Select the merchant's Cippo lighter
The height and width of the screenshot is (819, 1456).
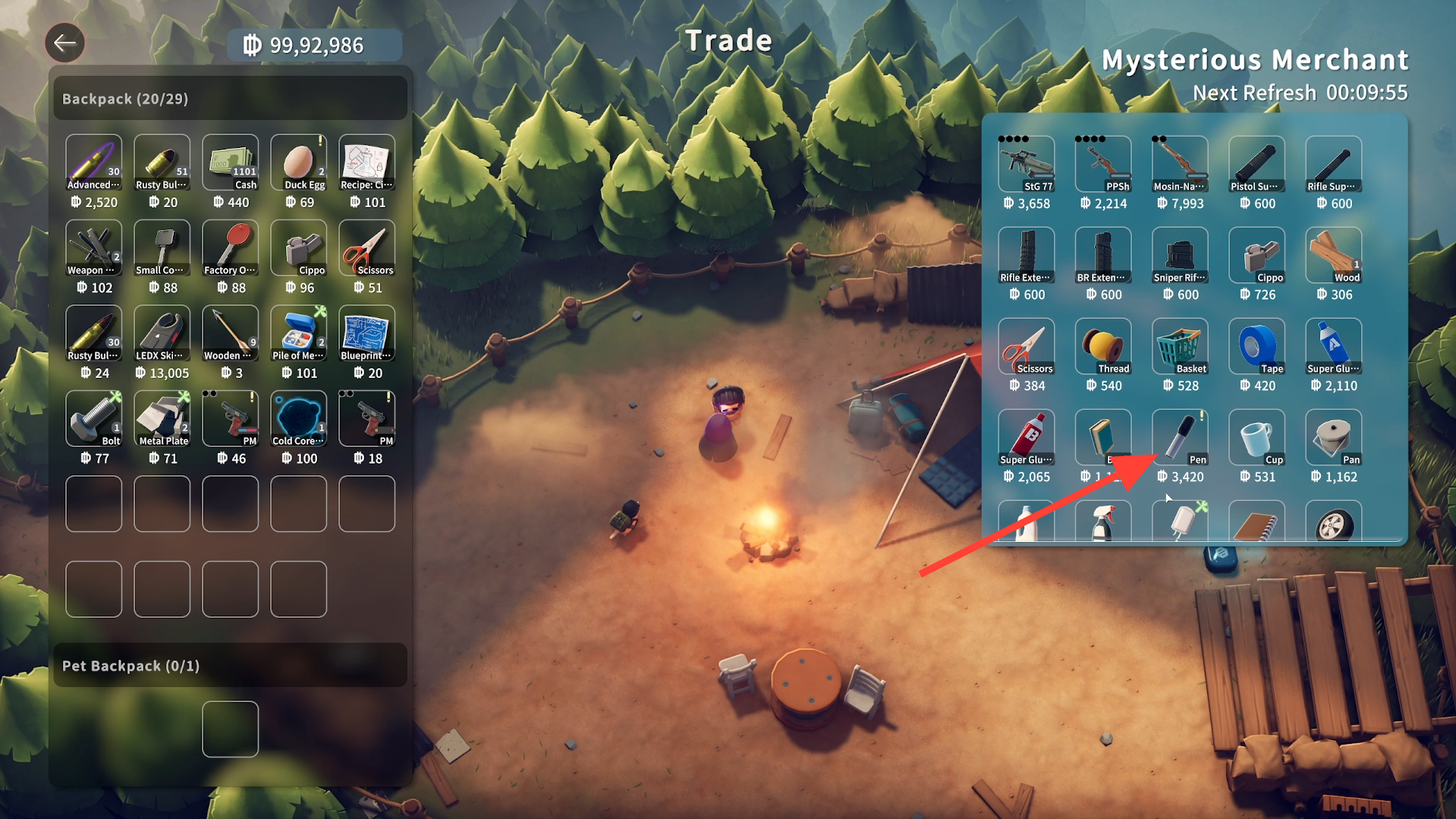(x=1256, y=256)
